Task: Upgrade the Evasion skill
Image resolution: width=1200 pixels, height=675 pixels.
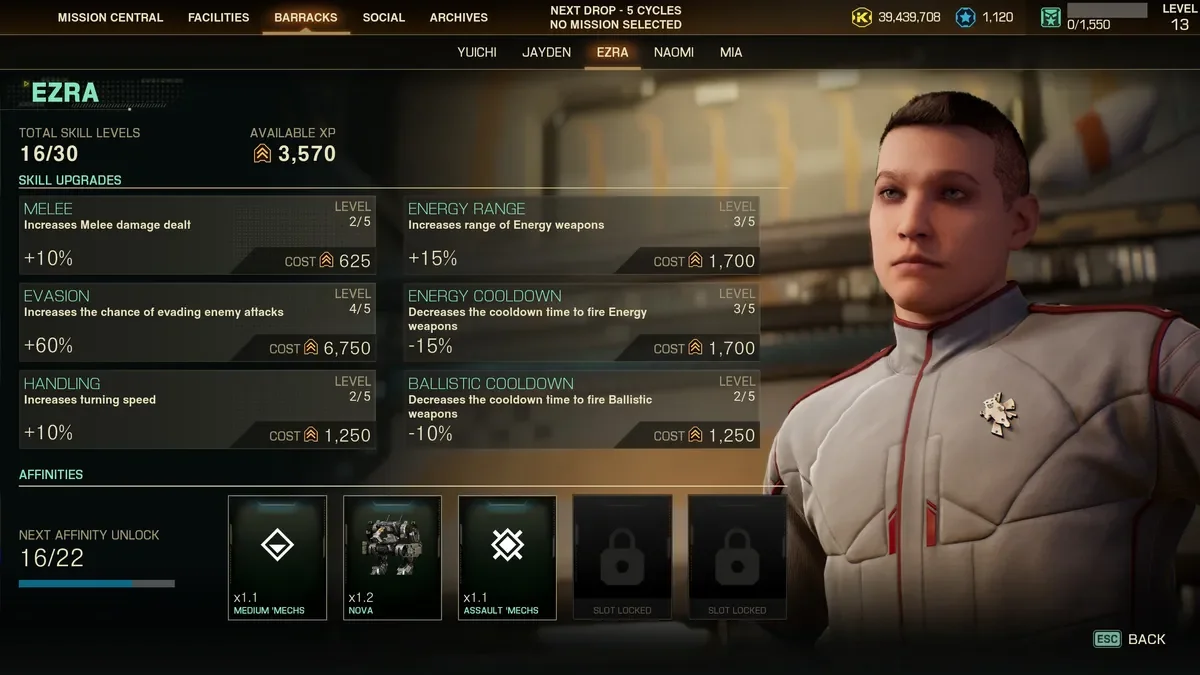Action: (198, 323)
